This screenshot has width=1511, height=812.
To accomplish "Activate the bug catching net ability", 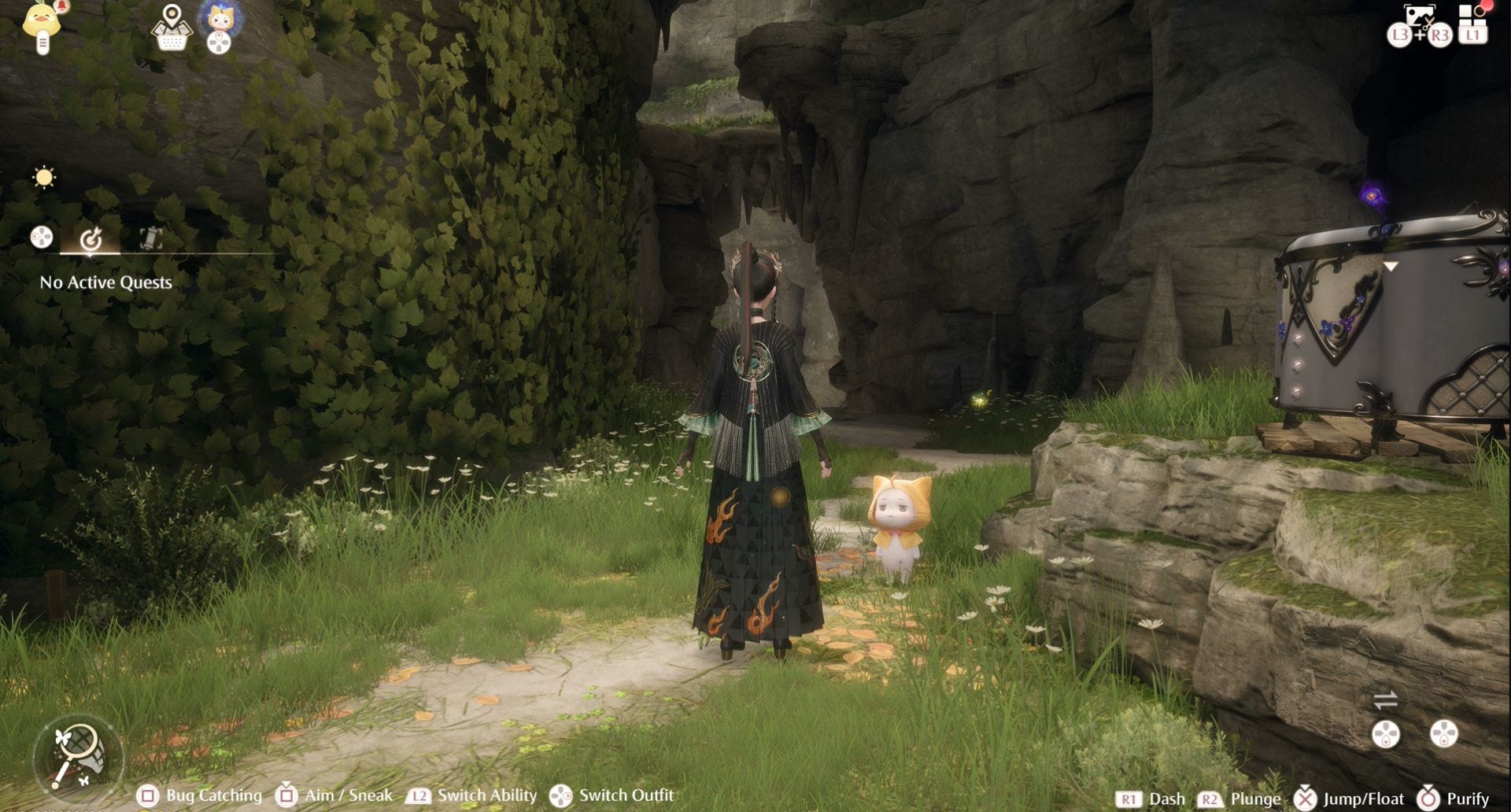I will pyautogui.click(x=79, y=754).
